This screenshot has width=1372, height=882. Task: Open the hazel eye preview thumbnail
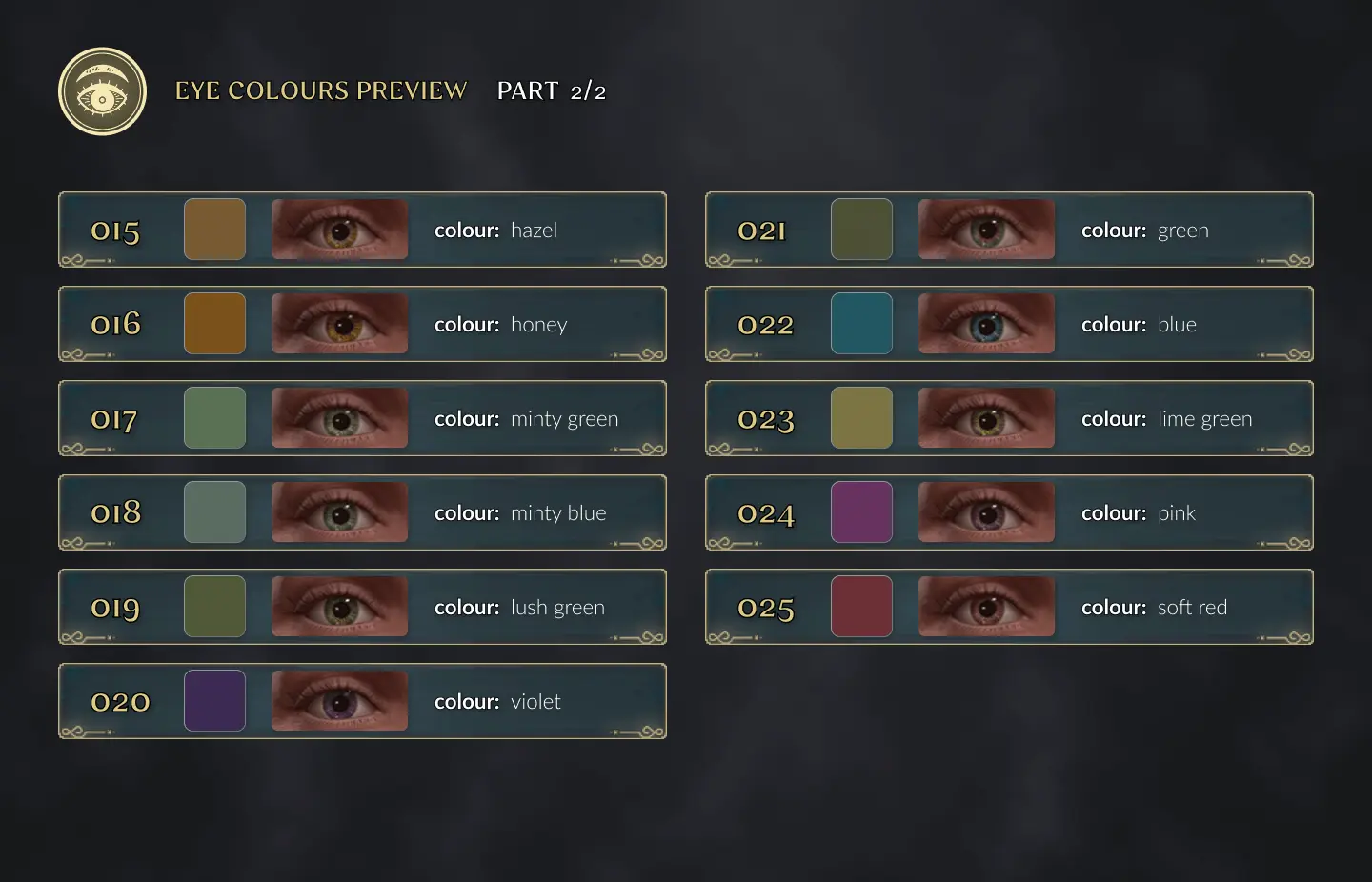point(339,230)
